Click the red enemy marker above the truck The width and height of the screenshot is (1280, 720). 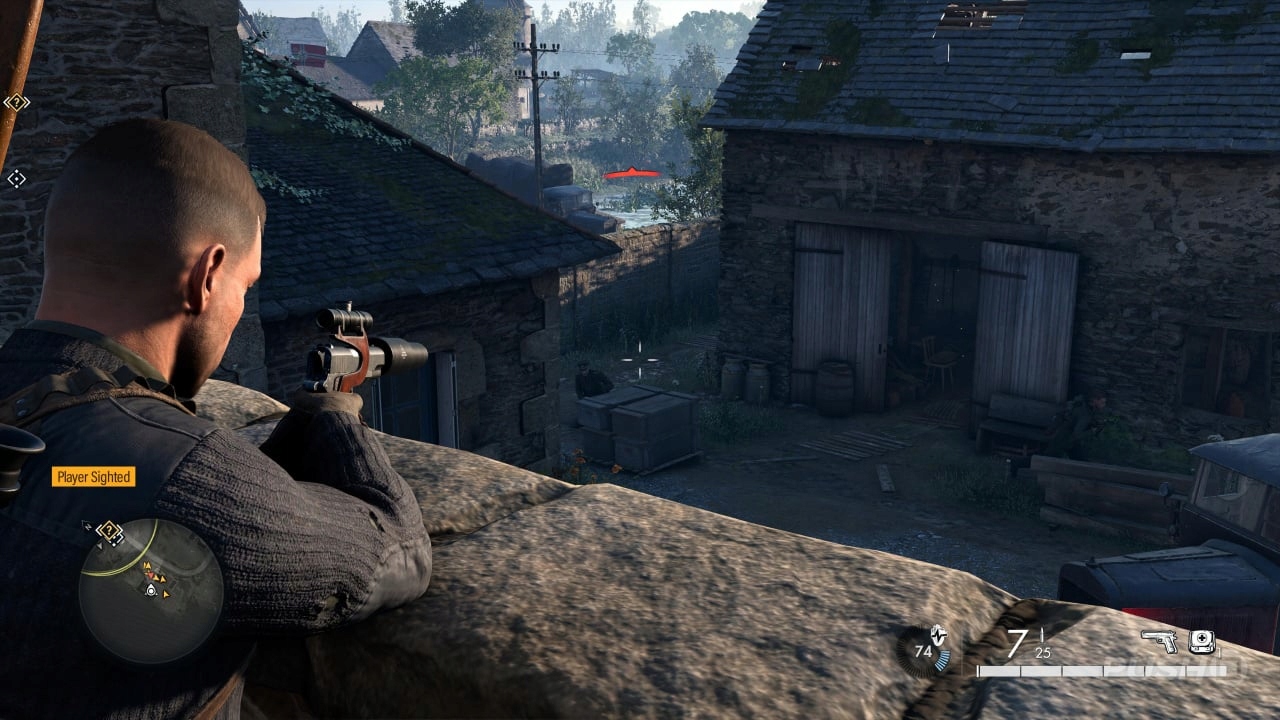[631, 173]
